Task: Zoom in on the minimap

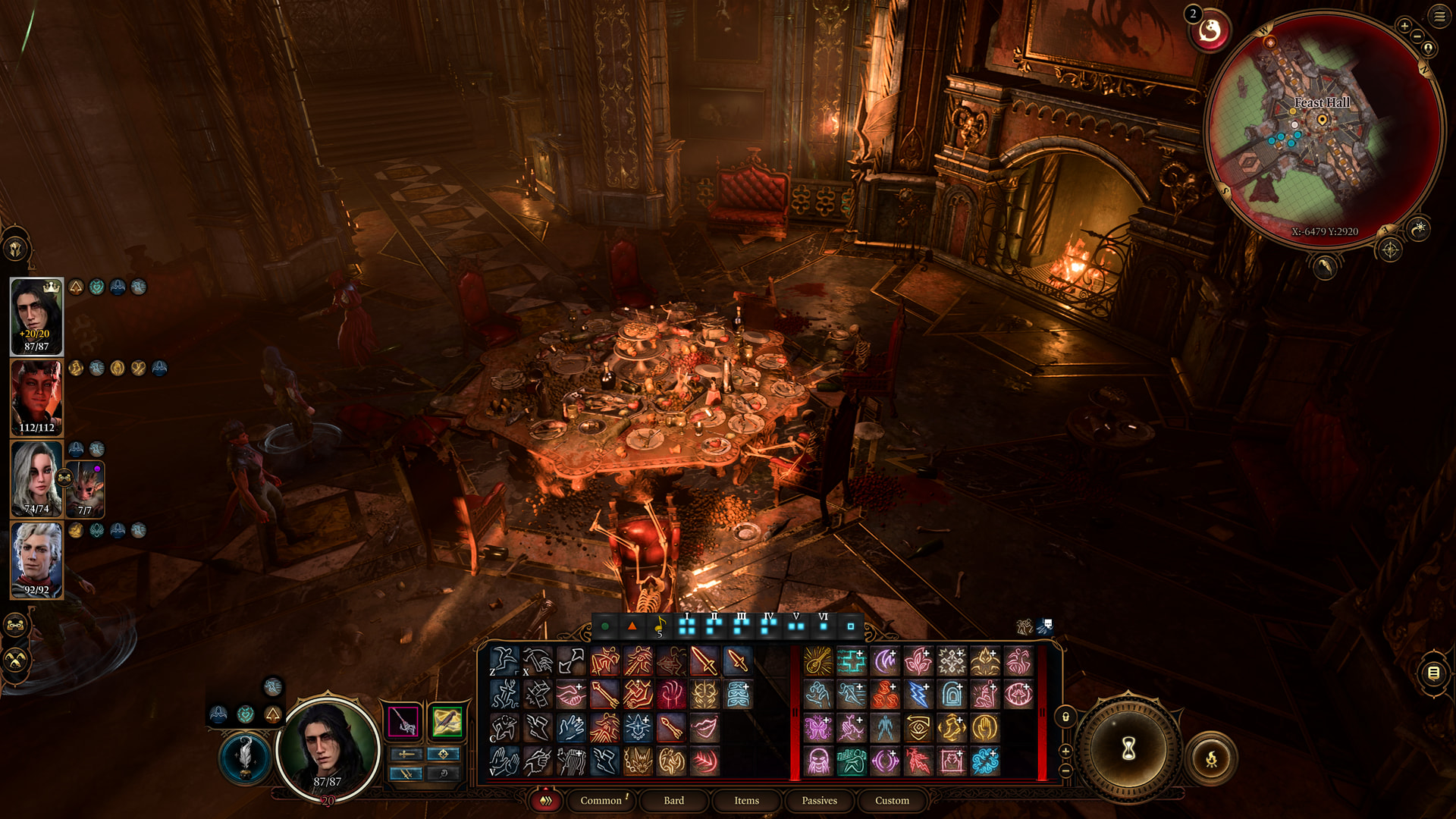Action: 1404,26
